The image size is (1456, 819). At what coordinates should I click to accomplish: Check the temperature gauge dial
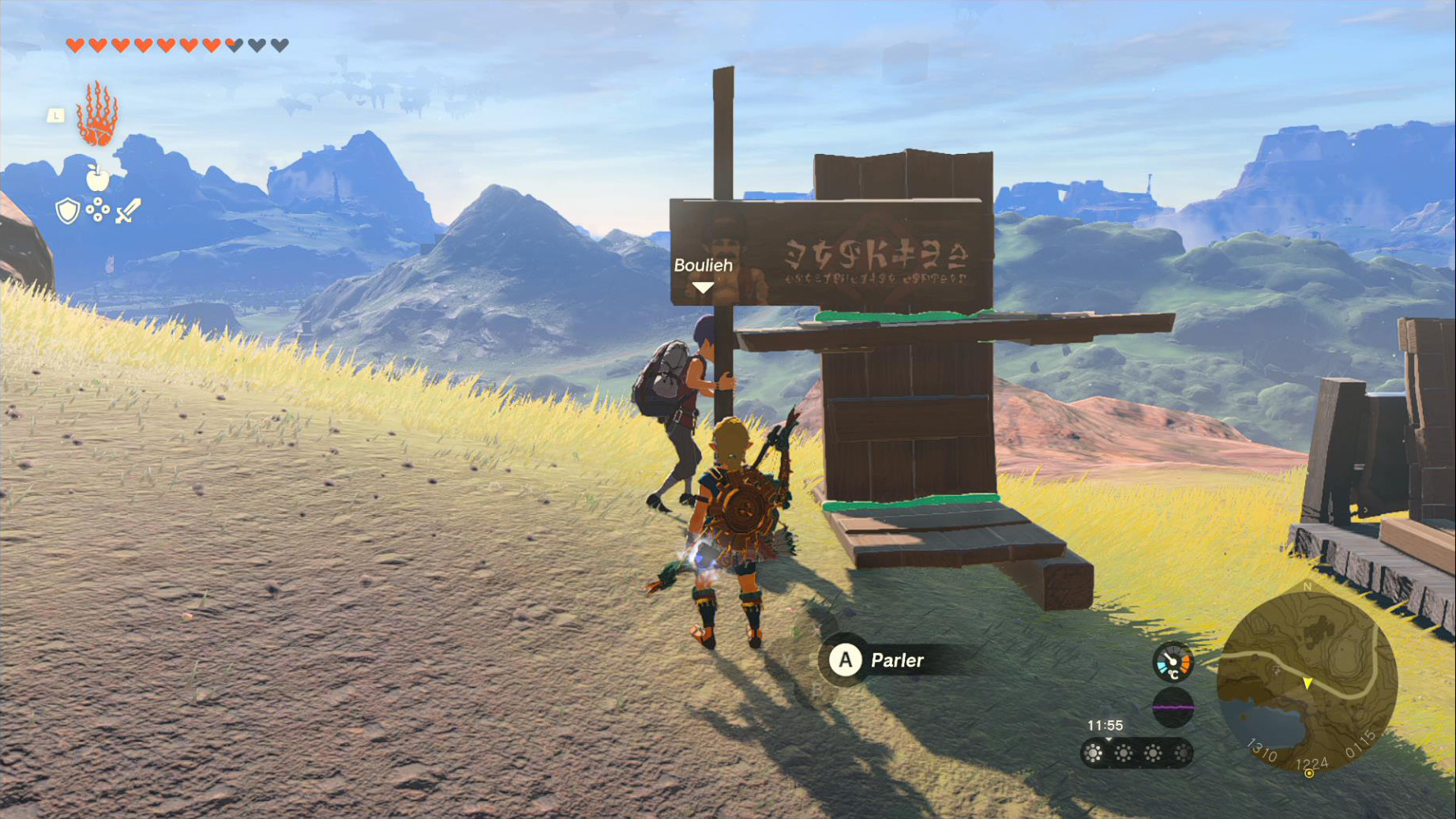pyautogui.click(x=1173, y=663)
